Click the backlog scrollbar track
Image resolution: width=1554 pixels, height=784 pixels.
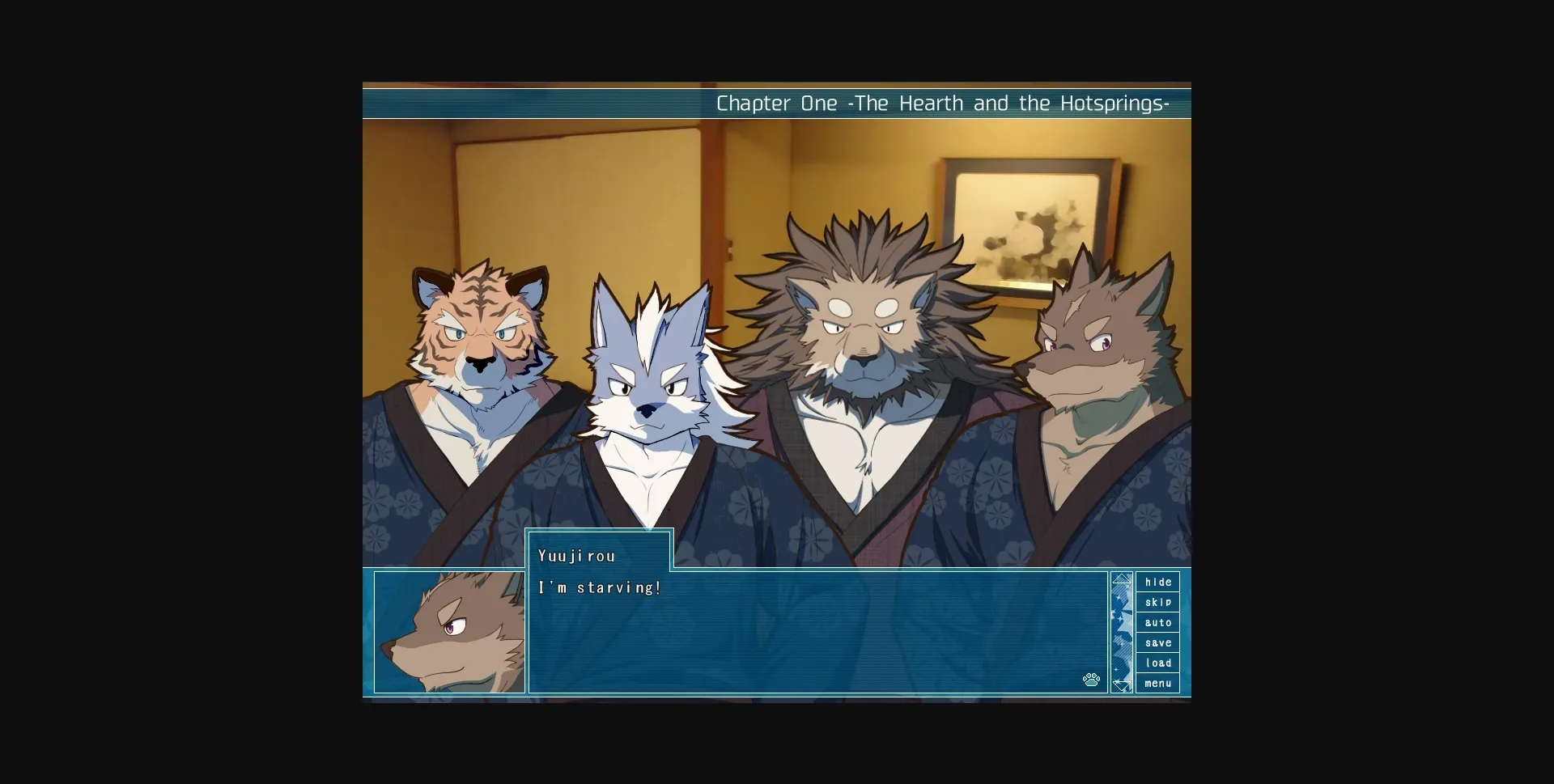[x=1122, y=631]
